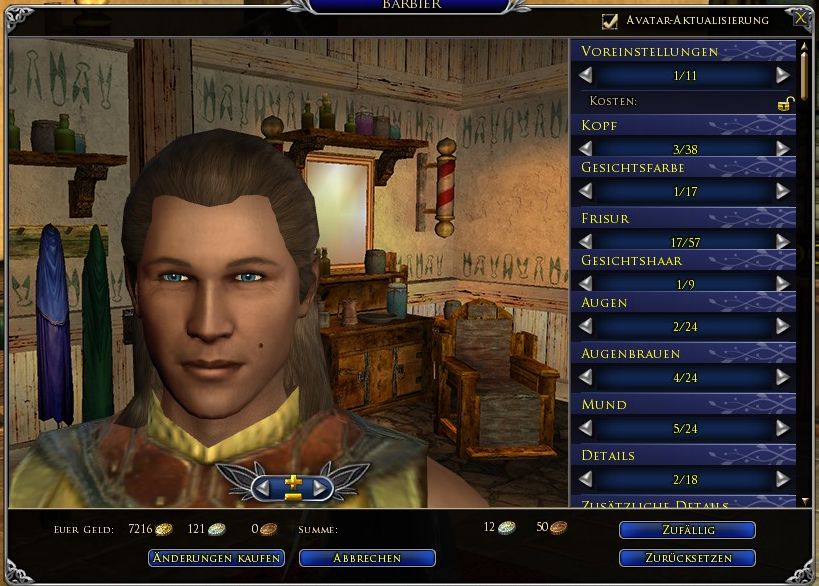Choose the next Kopf option
This screenshot has height=586, width=819.
(782, 148)
